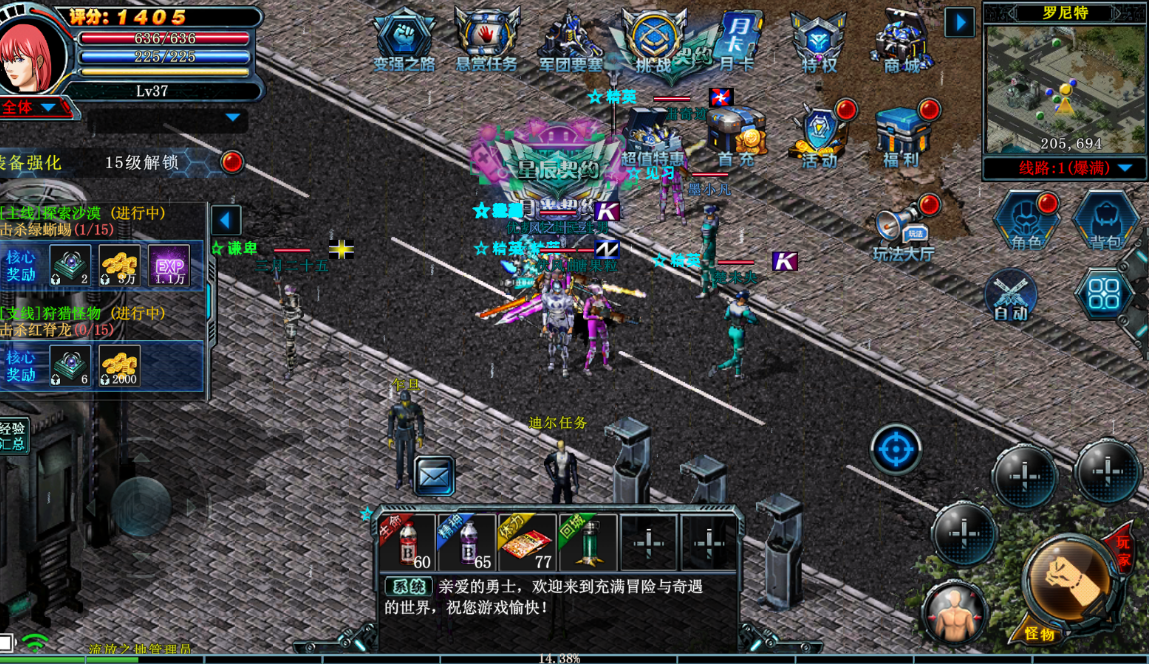Open the 变强之路 menu icon
Viewport: 1149px width, 664px height.
coord(404,40)
